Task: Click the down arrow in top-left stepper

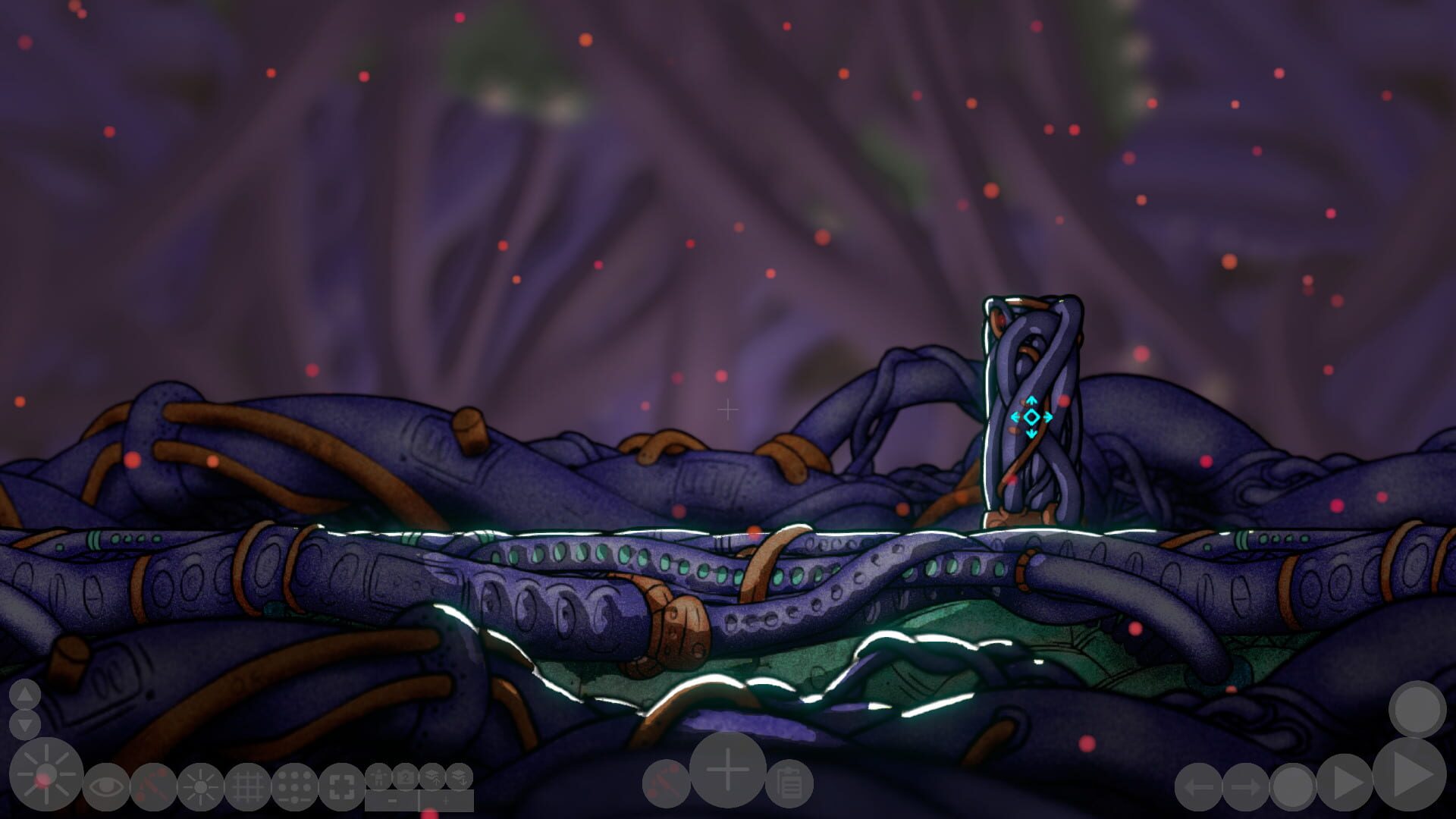Action: [x=24, y=724]
